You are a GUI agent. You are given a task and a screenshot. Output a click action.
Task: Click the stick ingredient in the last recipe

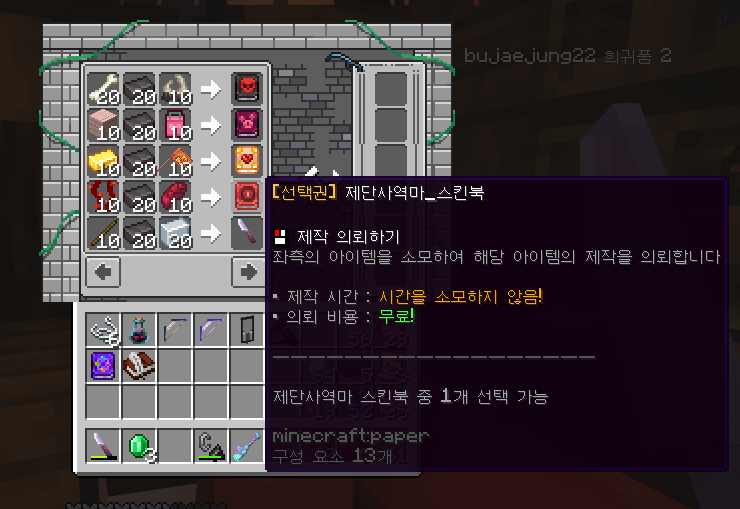(103, 233)
